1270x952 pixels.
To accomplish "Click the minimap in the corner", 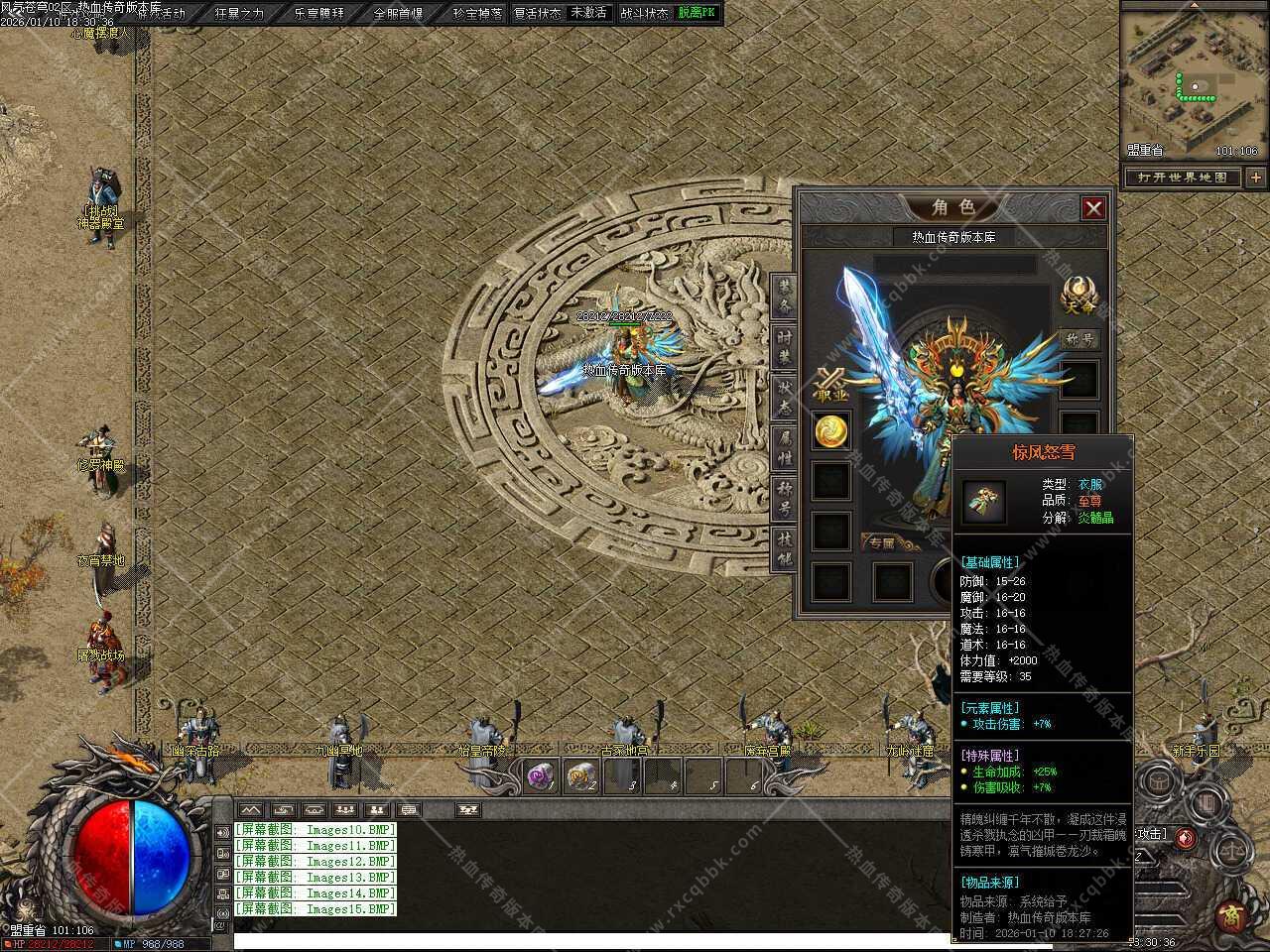I will coord(1193,79).
